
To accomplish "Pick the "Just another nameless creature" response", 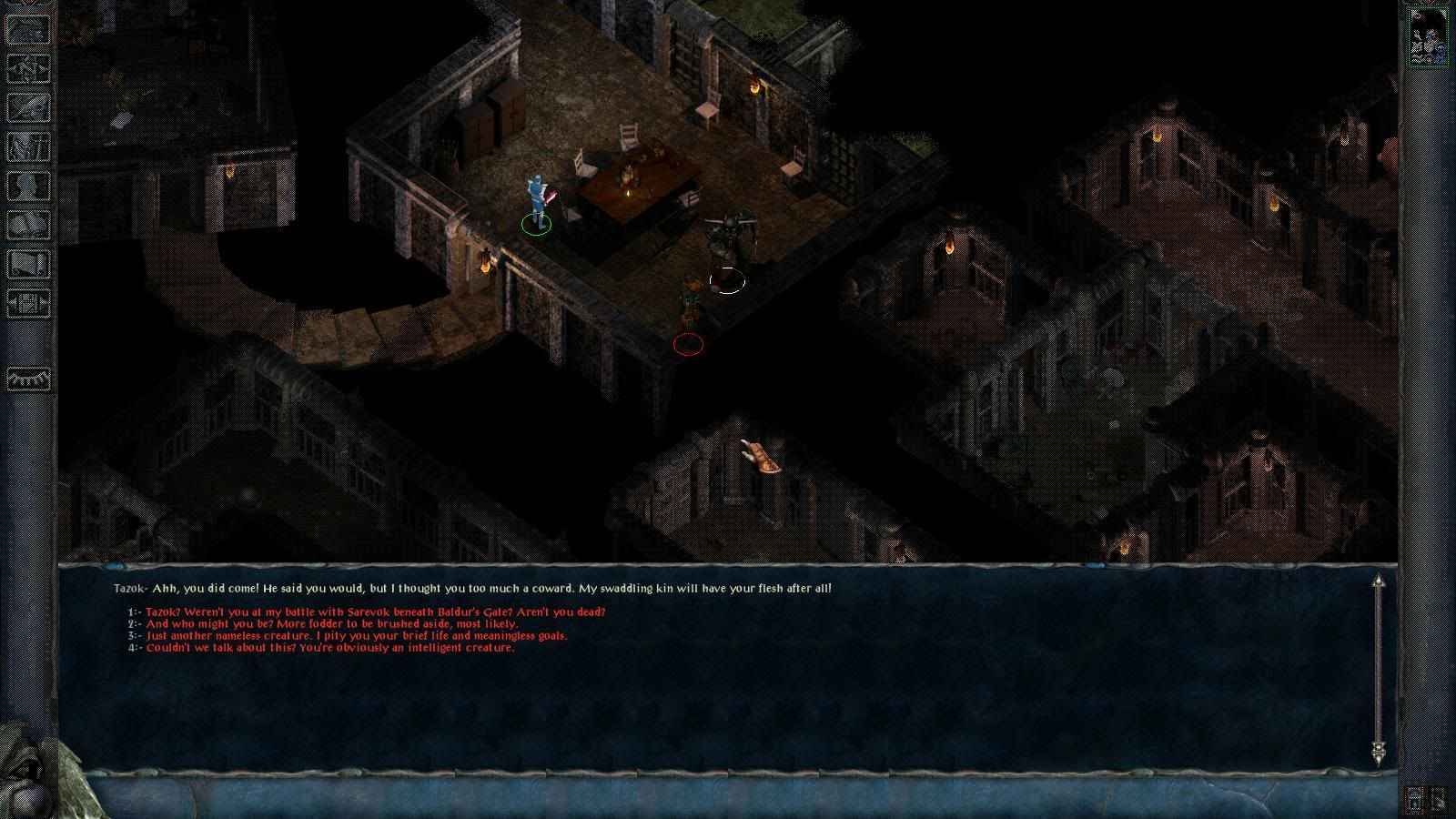I will tap(356, 636).
